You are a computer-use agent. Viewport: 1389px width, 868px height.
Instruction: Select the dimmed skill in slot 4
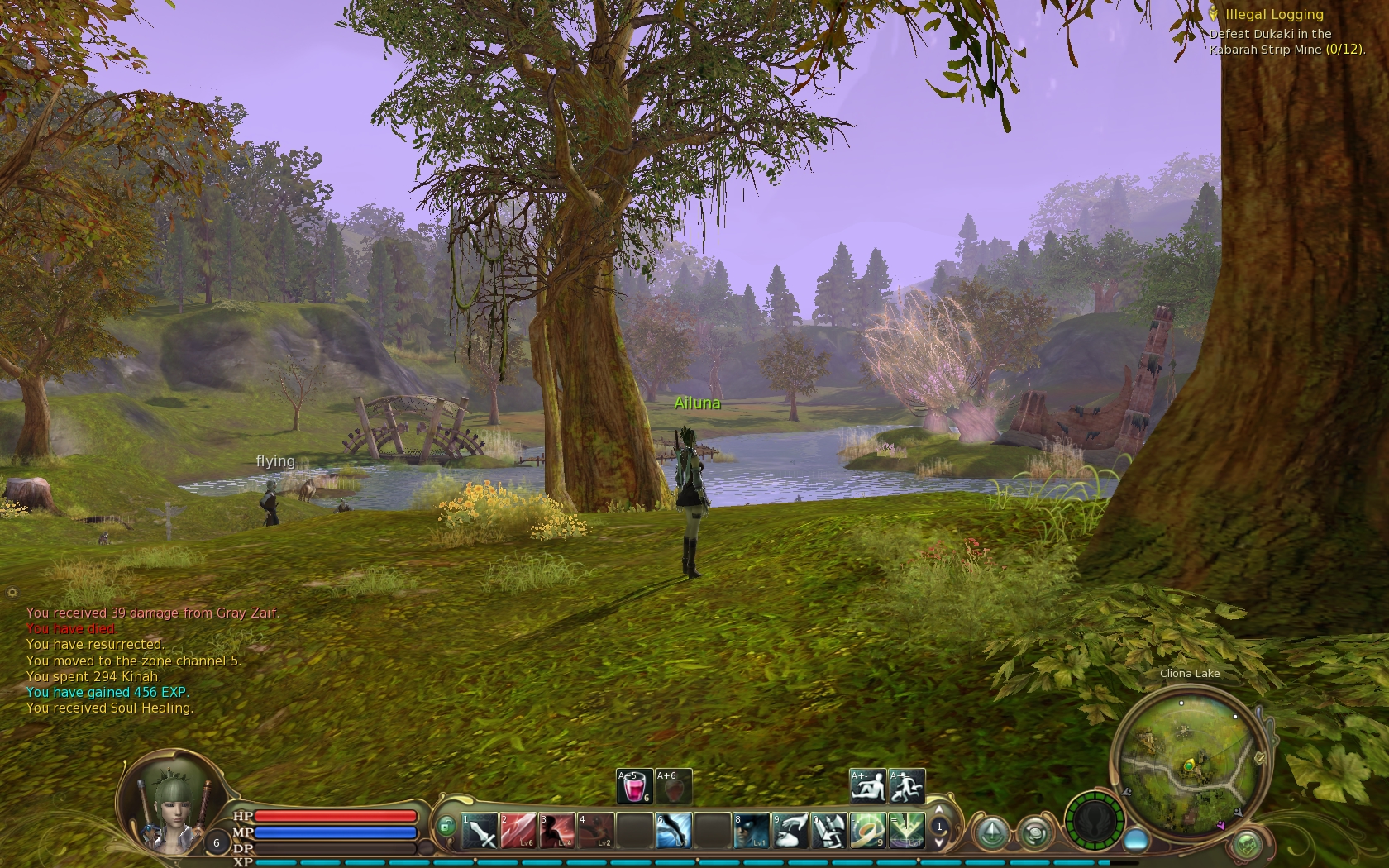(x=596, y=830)
